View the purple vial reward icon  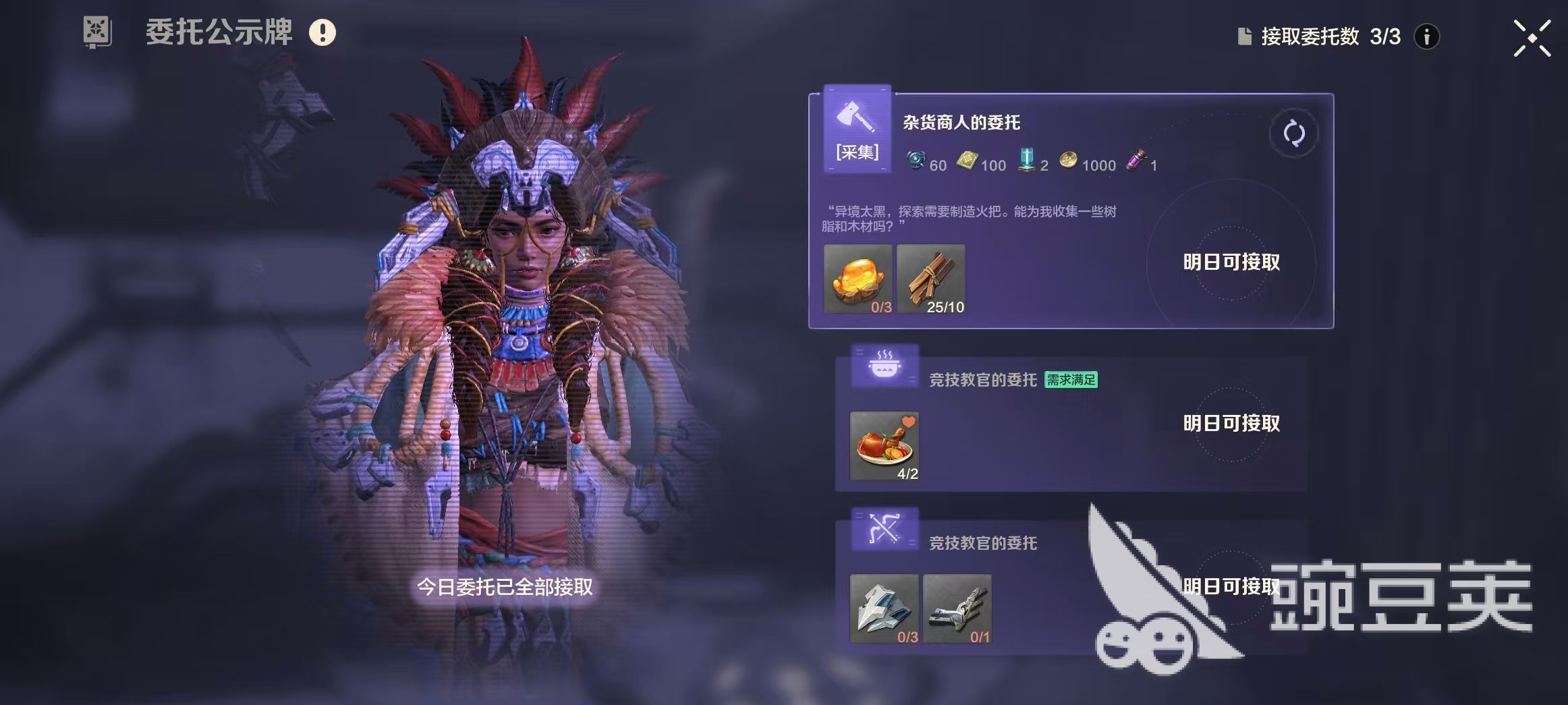pyautogui.click(x=1136, y=162)
